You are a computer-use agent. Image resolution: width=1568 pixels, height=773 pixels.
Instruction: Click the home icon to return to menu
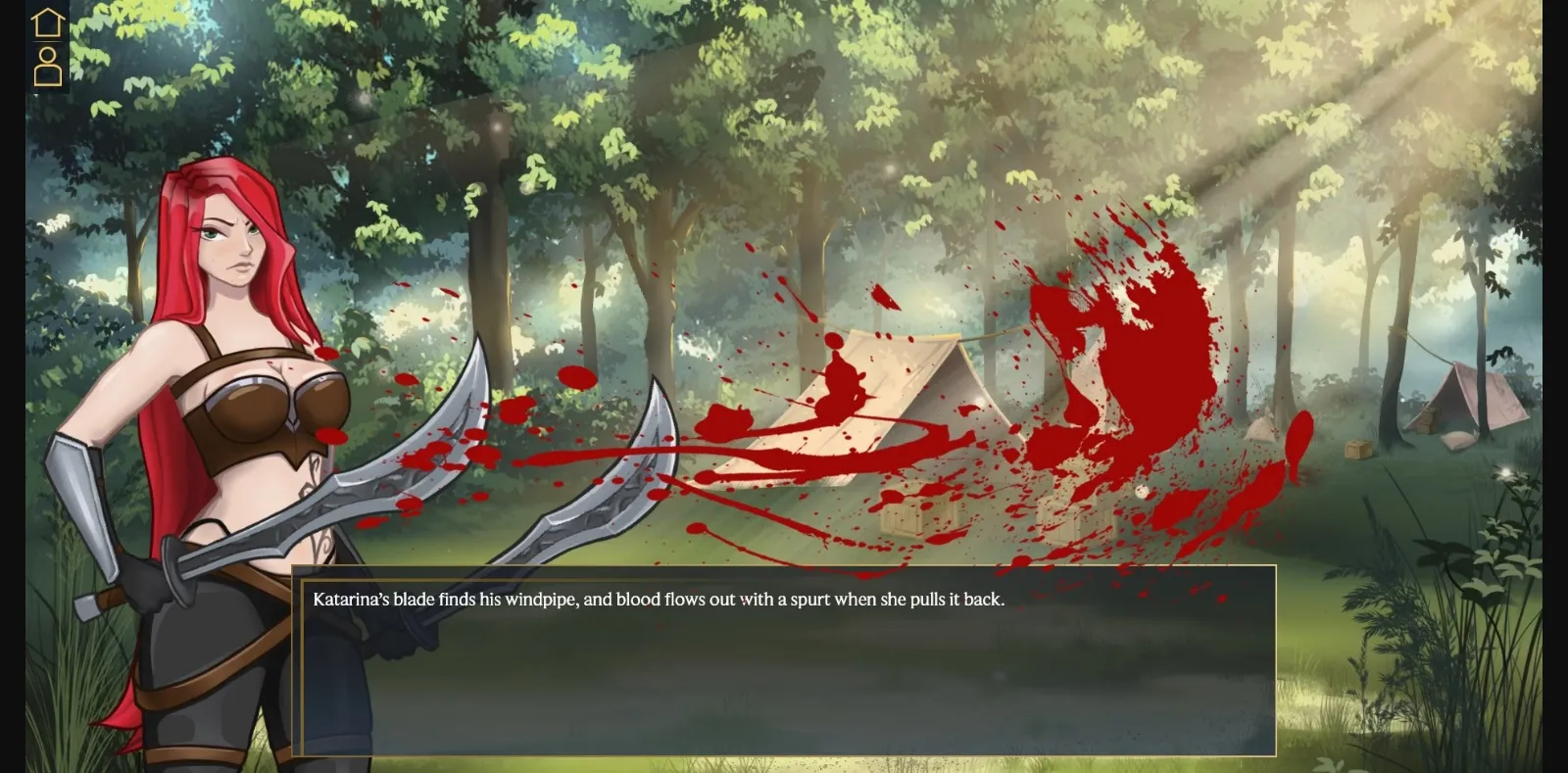(46, 22)
